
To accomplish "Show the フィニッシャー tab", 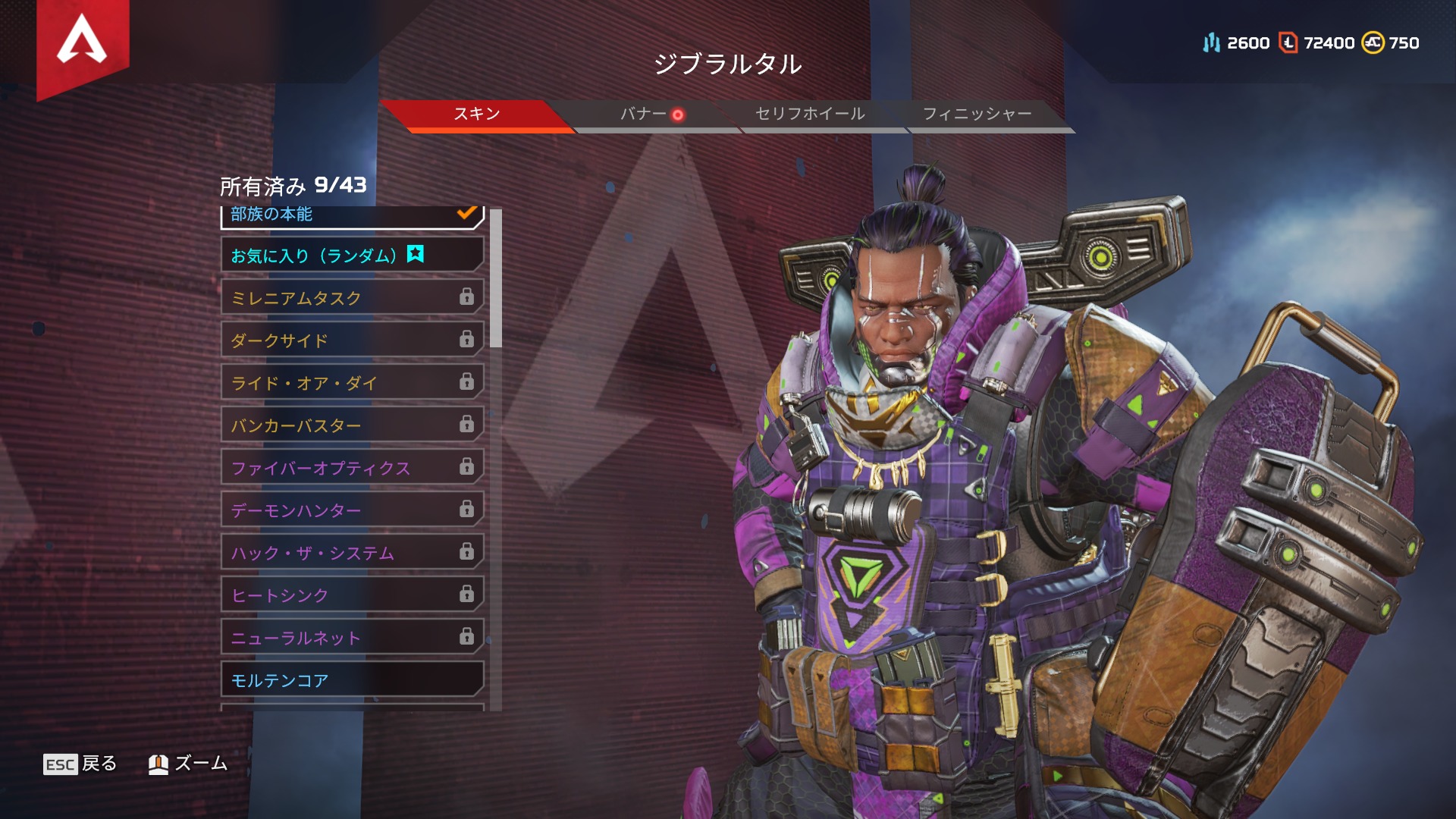I will click(x=977, y=115).
